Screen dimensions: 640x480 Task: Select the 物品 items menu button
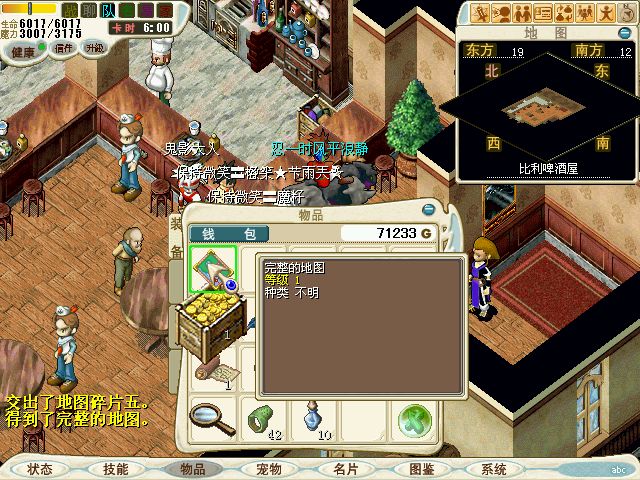click(x=192, y=468)
